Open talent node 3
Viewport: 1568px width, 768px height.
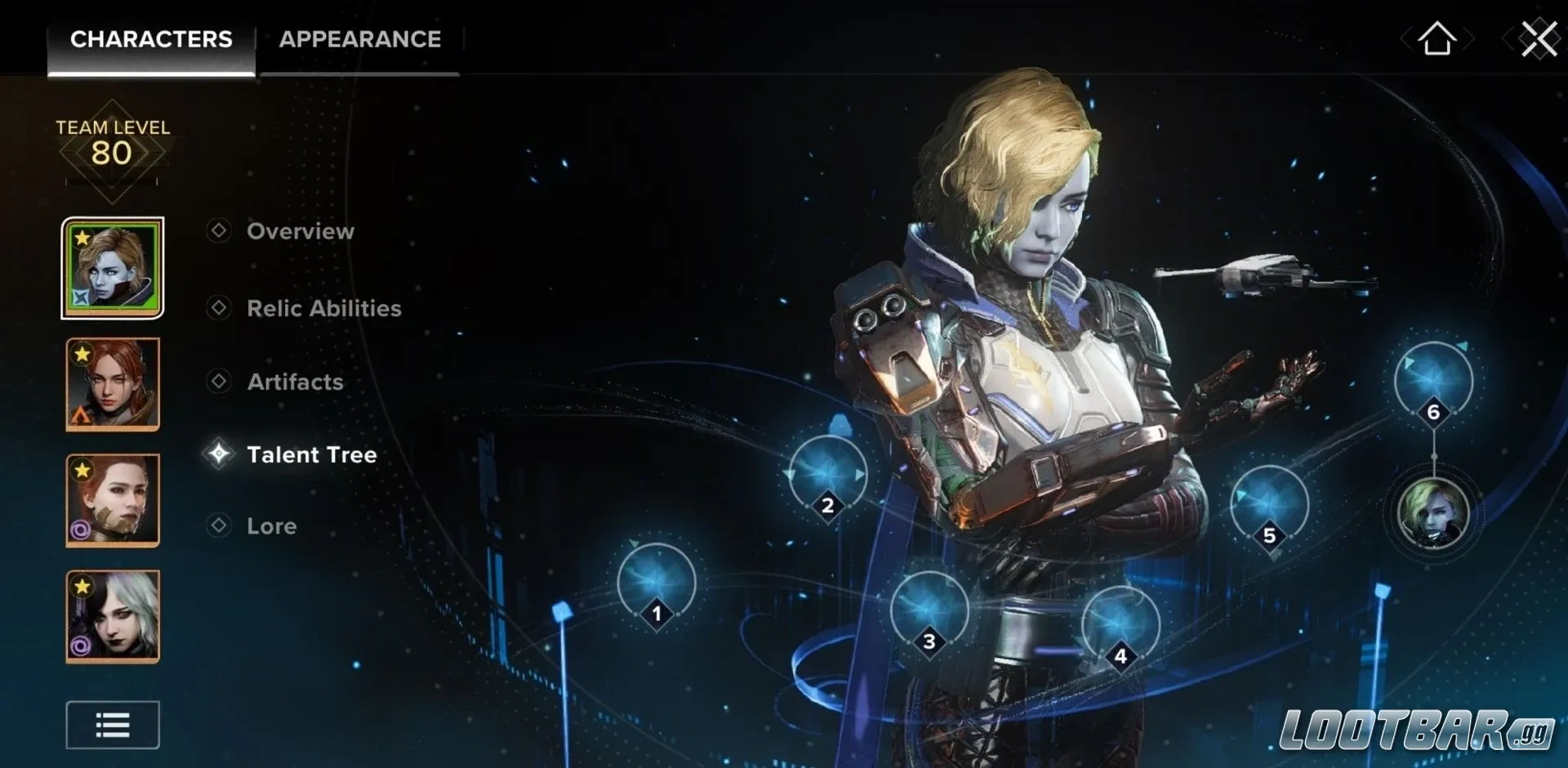click(x=929, y=610)
